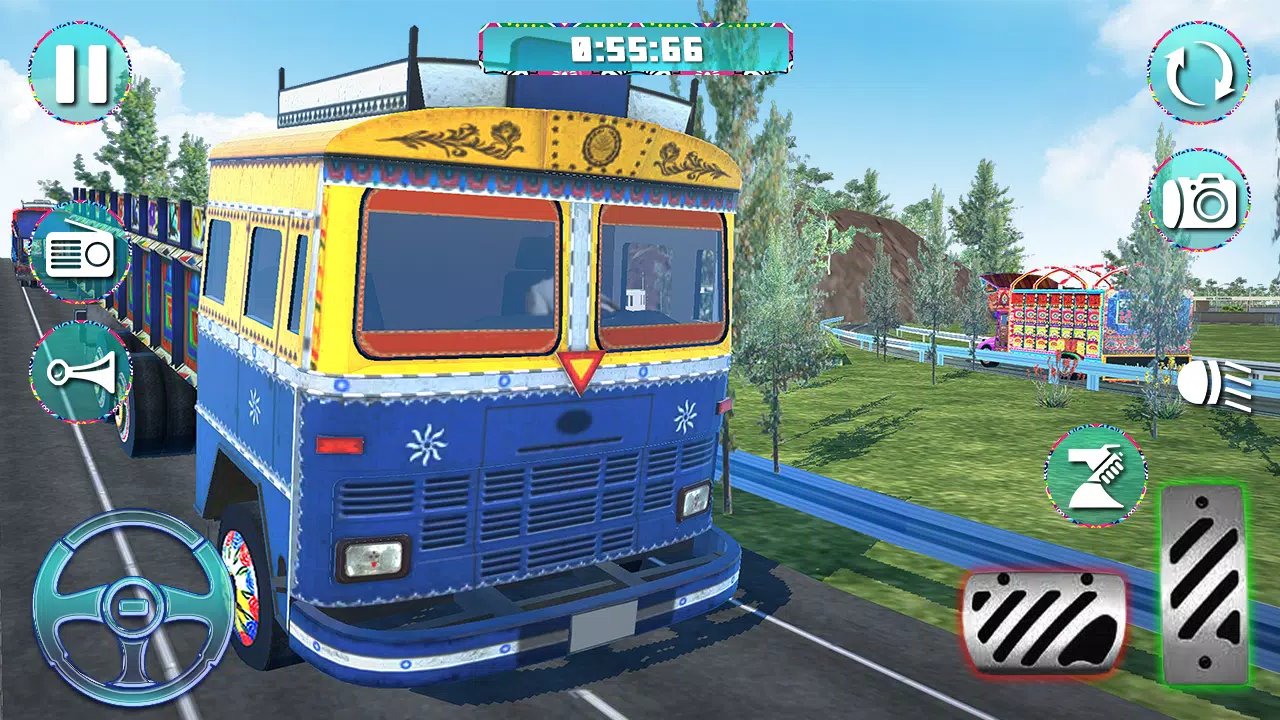
Task: Step on the accelerator pedal
Action: (1204, 585)
